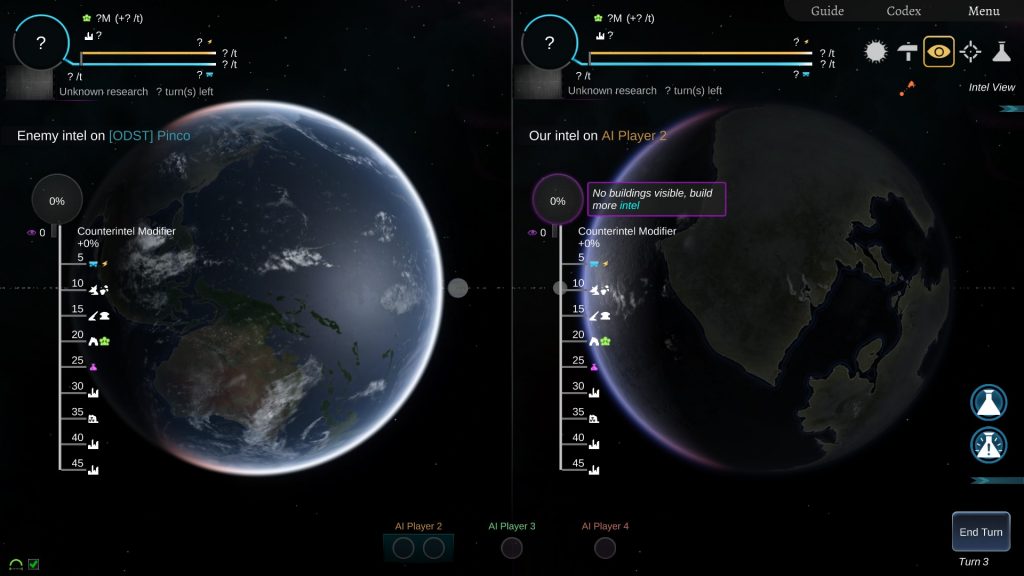Viewport: 1024px width, 576px height.
Task: Switch to the sun-icon view
Action: click(x=876, y=51)
